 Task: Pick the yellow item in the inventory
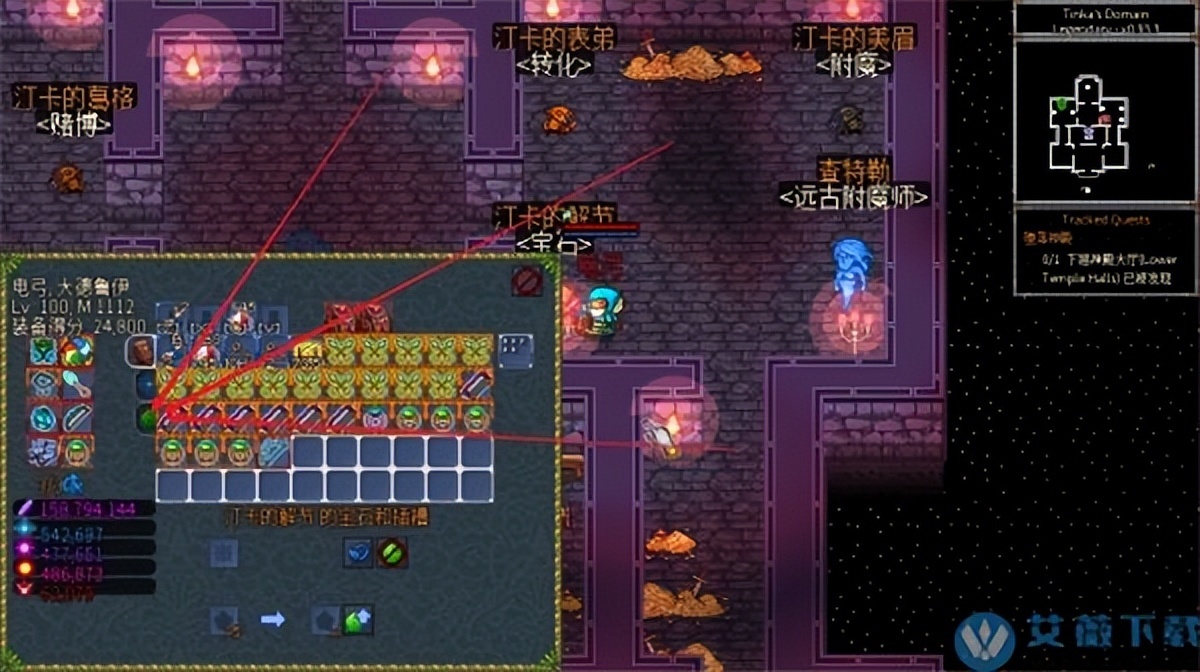(306, 350)
